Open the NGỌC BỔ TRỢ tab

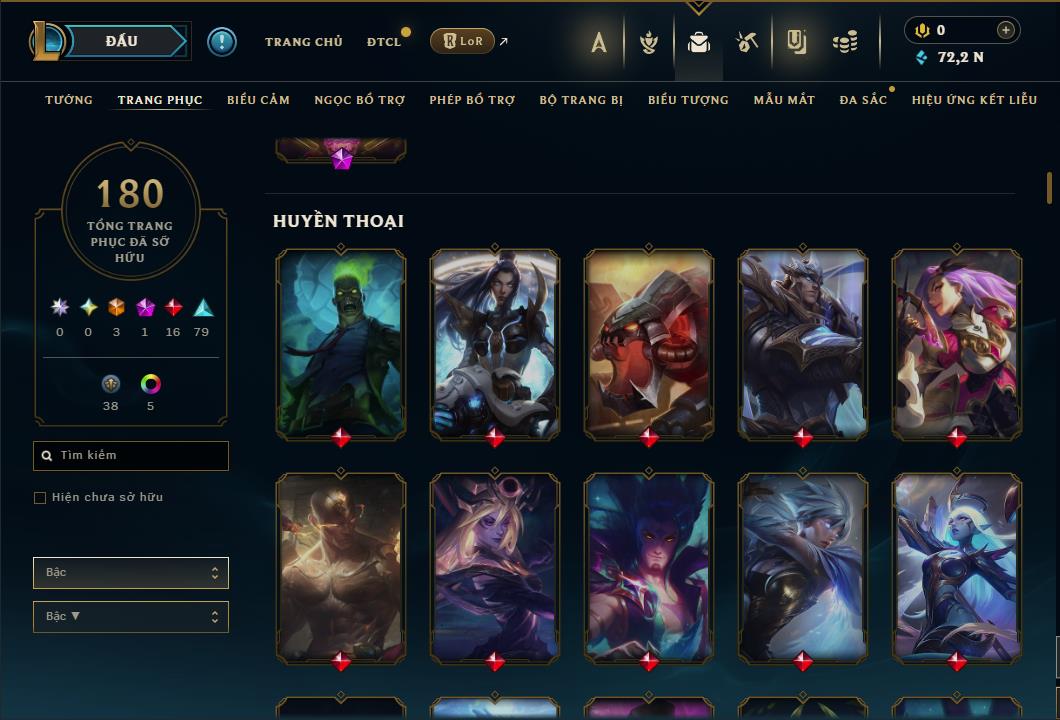point(359,100)
